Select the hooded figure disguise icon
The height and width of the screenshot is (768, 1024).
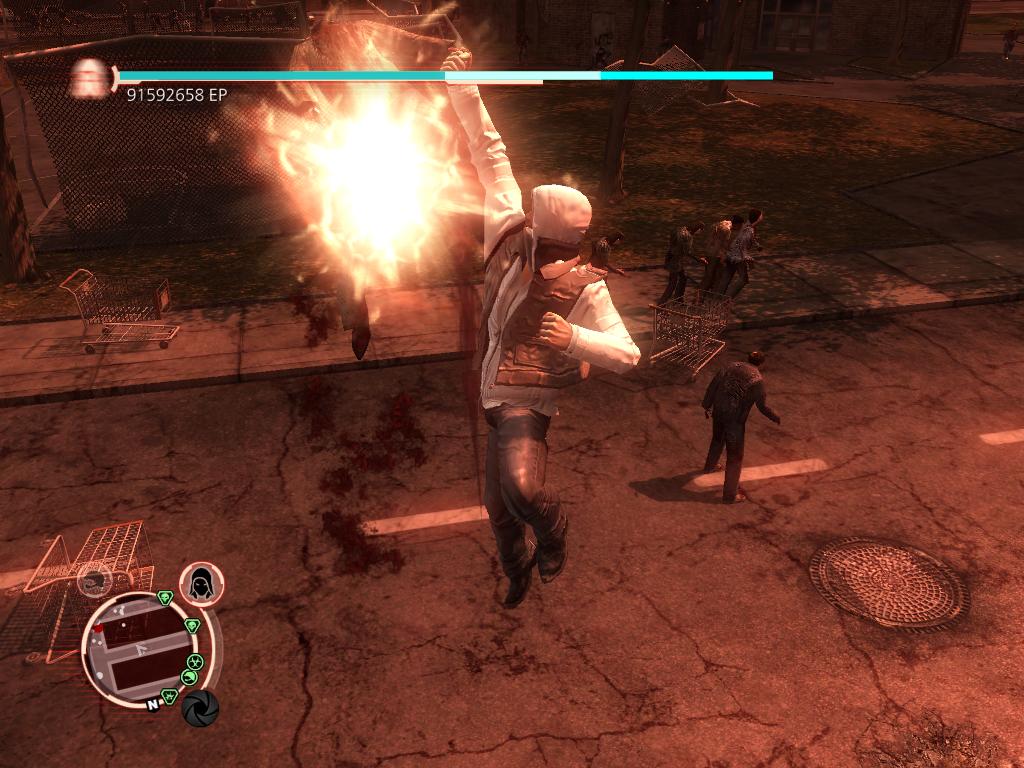point(201,583)
